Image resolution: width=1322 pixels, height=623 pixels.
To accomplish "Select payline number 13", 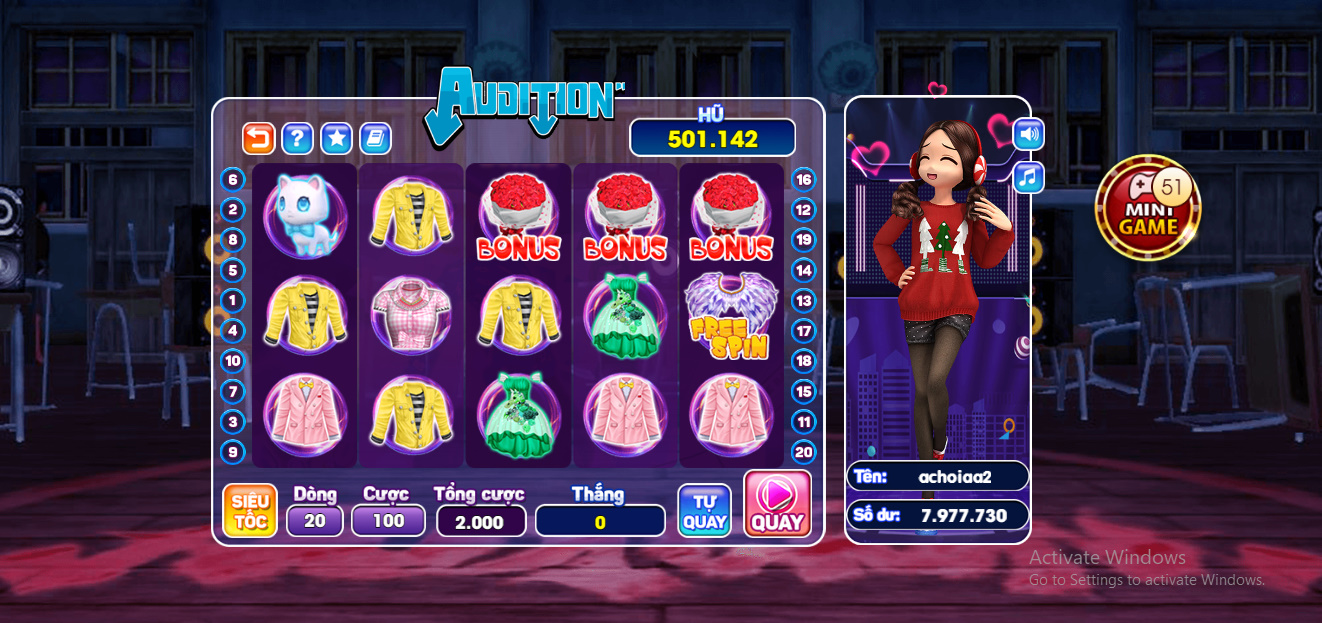I will pos(803,300).
